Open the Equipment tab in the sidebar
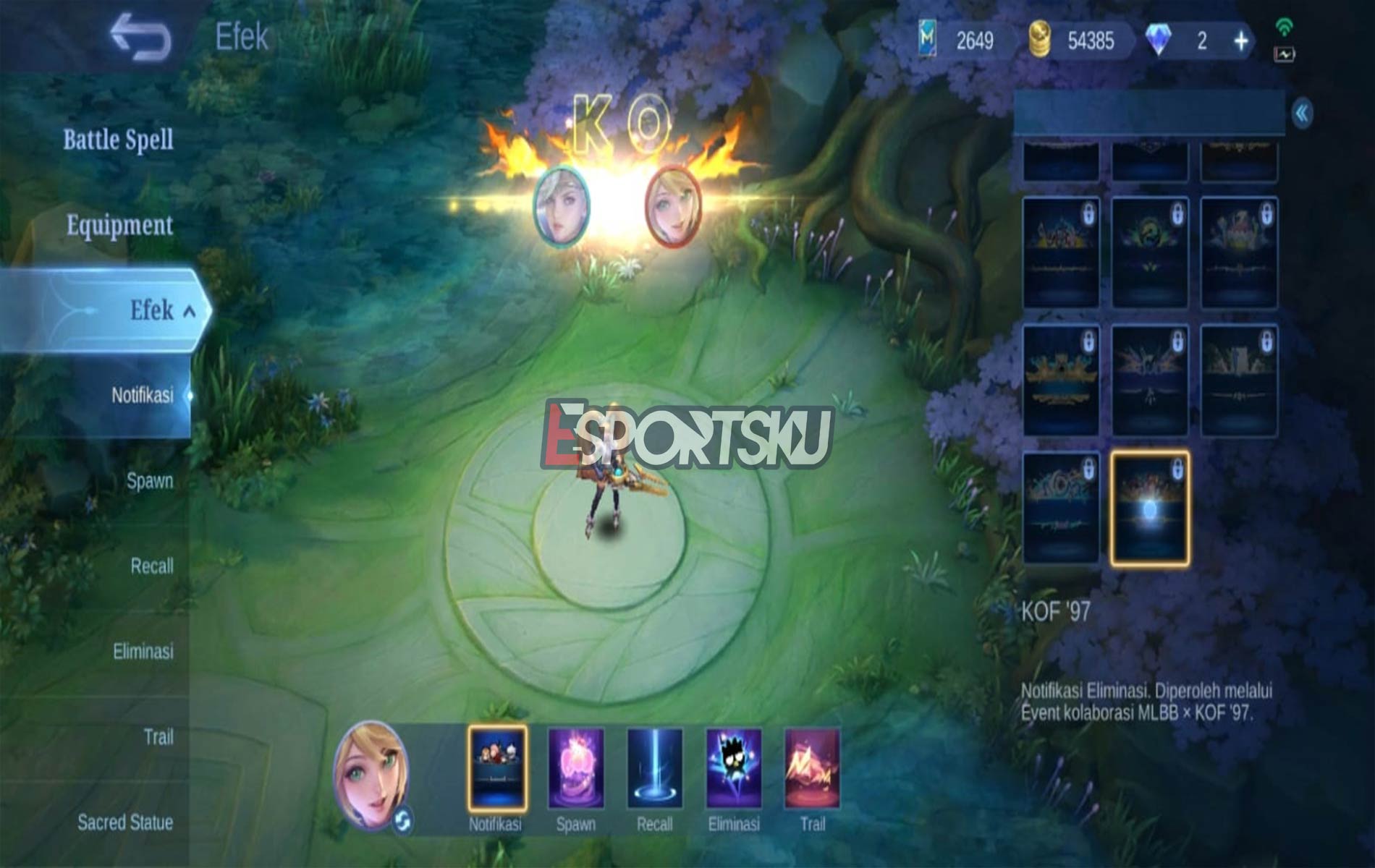The image size is (1375, 868). (118, 226)
